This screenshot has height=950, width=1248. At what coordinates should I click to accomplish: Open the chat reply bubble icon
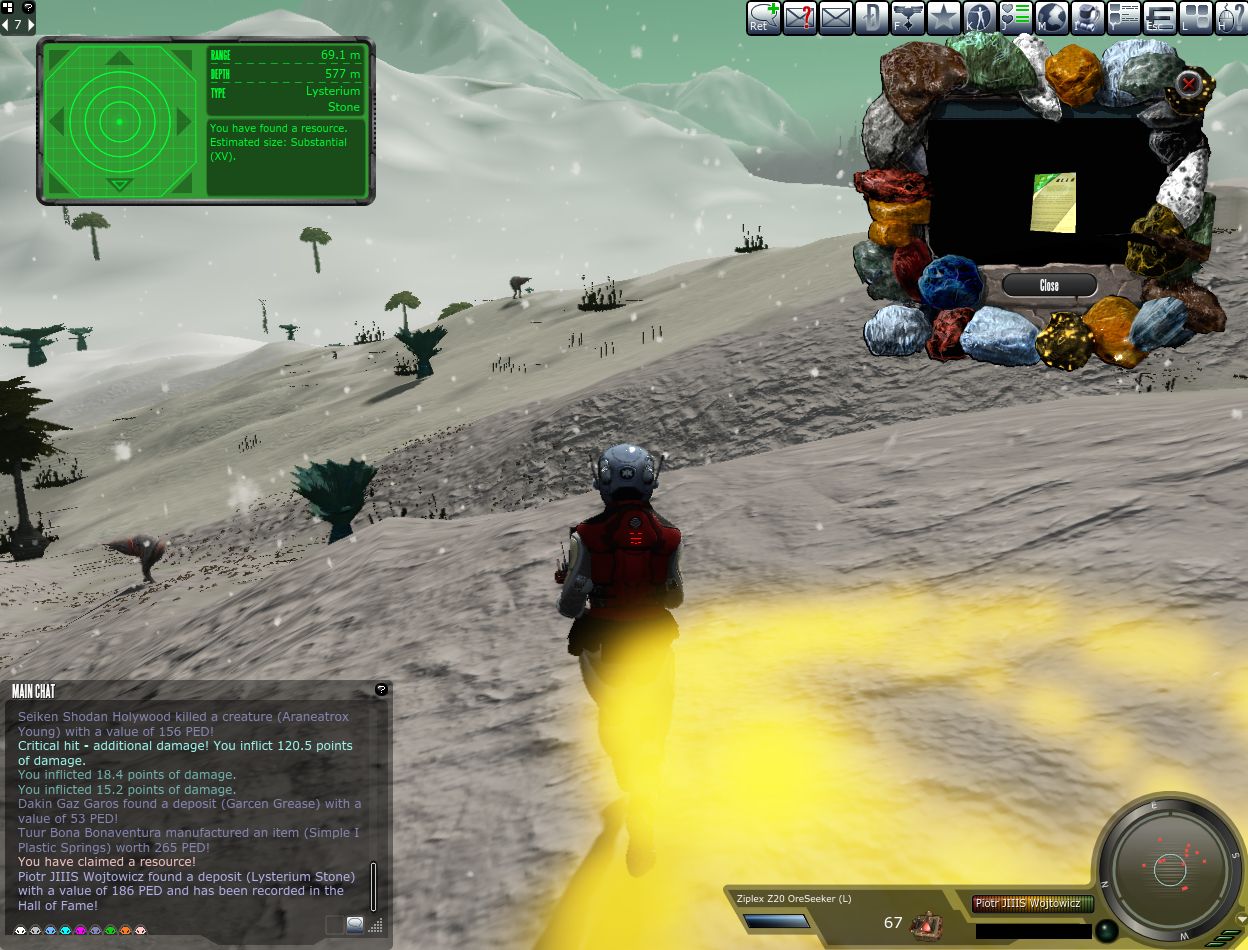click(764, 17)
